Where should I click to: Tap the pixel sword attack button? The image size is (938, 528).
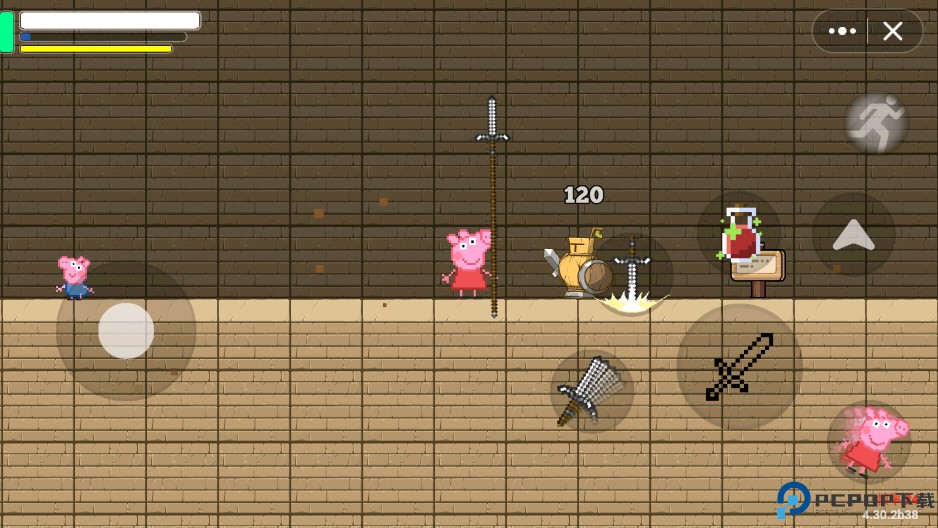click(x=739, y=367)
